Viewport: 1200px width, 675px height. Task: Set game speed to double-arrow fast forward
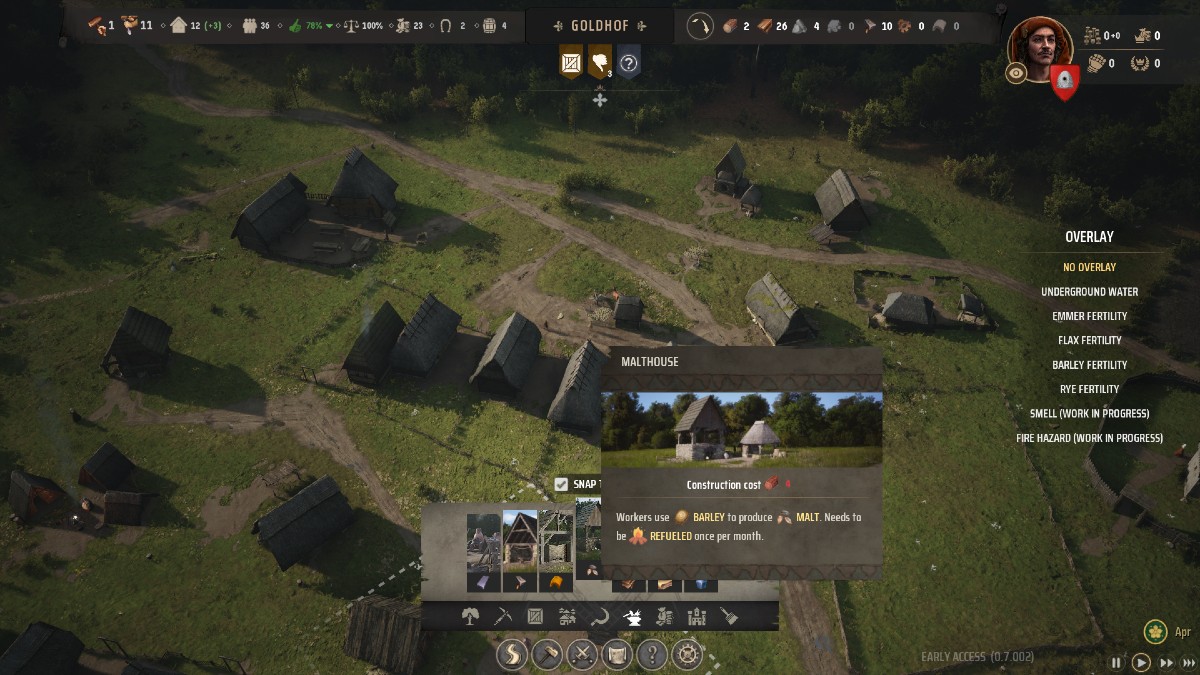1165,662
